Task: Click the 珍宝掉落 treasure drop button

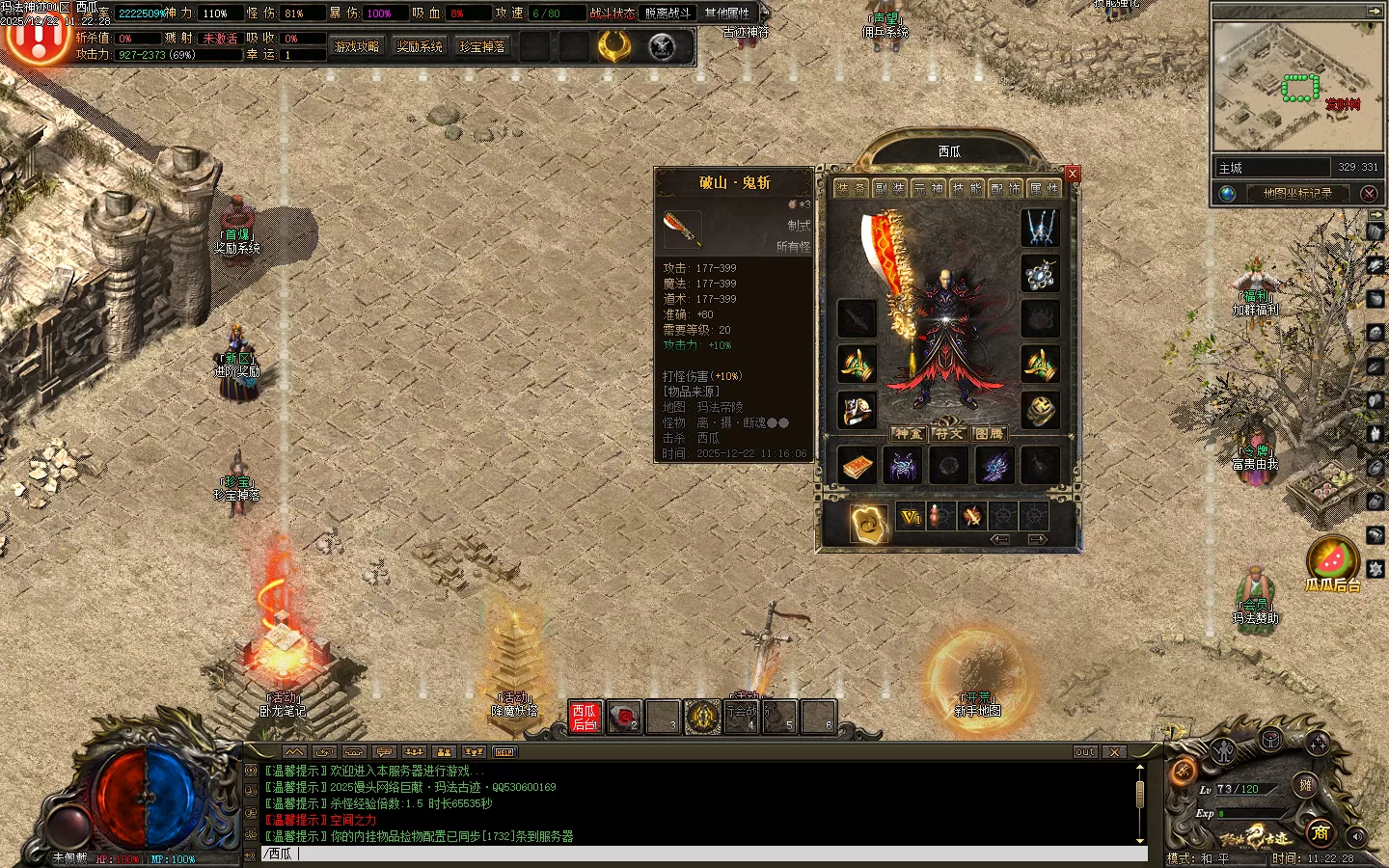Action: pos(482,46)
